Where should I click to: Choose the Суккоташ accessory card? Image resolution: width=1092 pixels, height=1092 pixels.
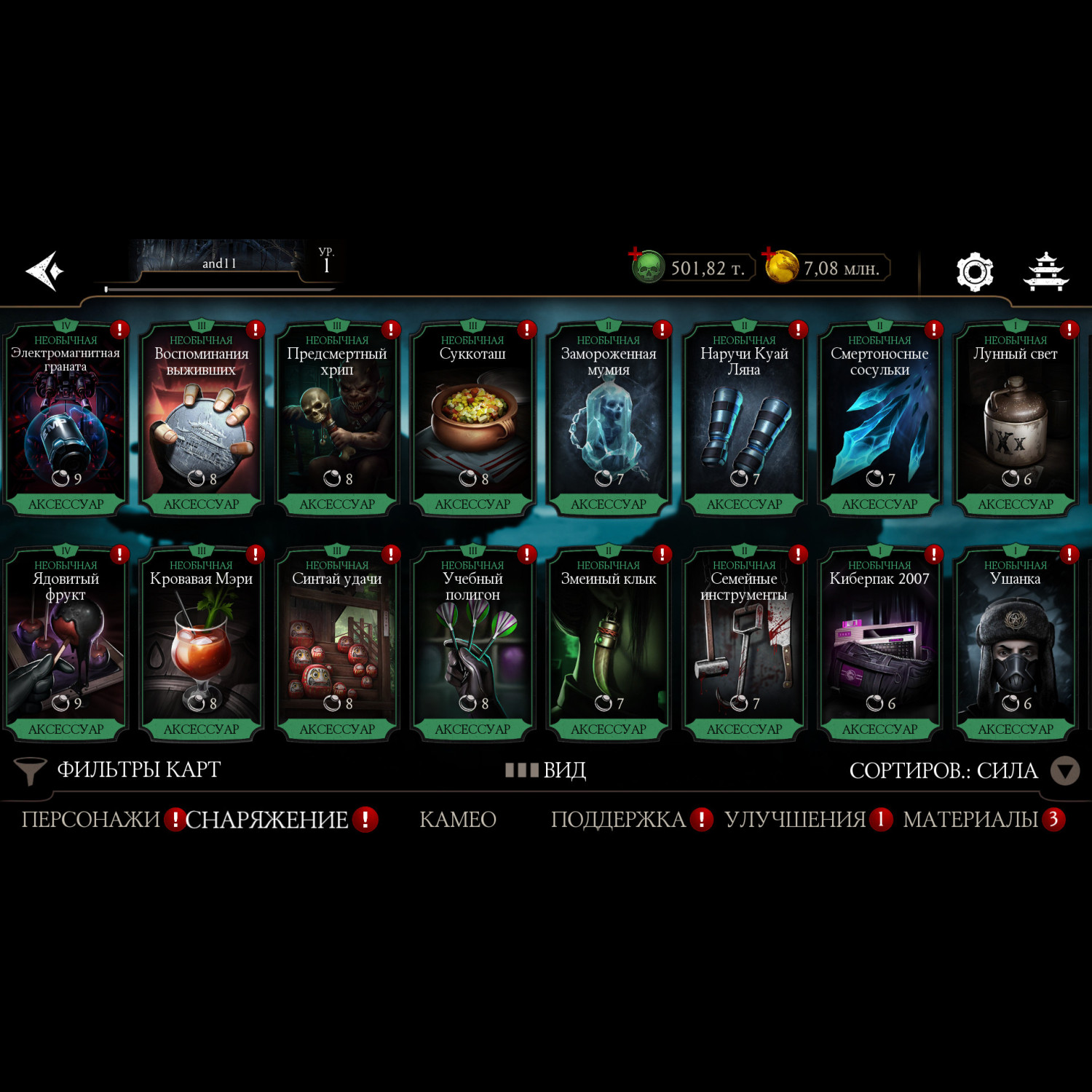pos(472,419)
